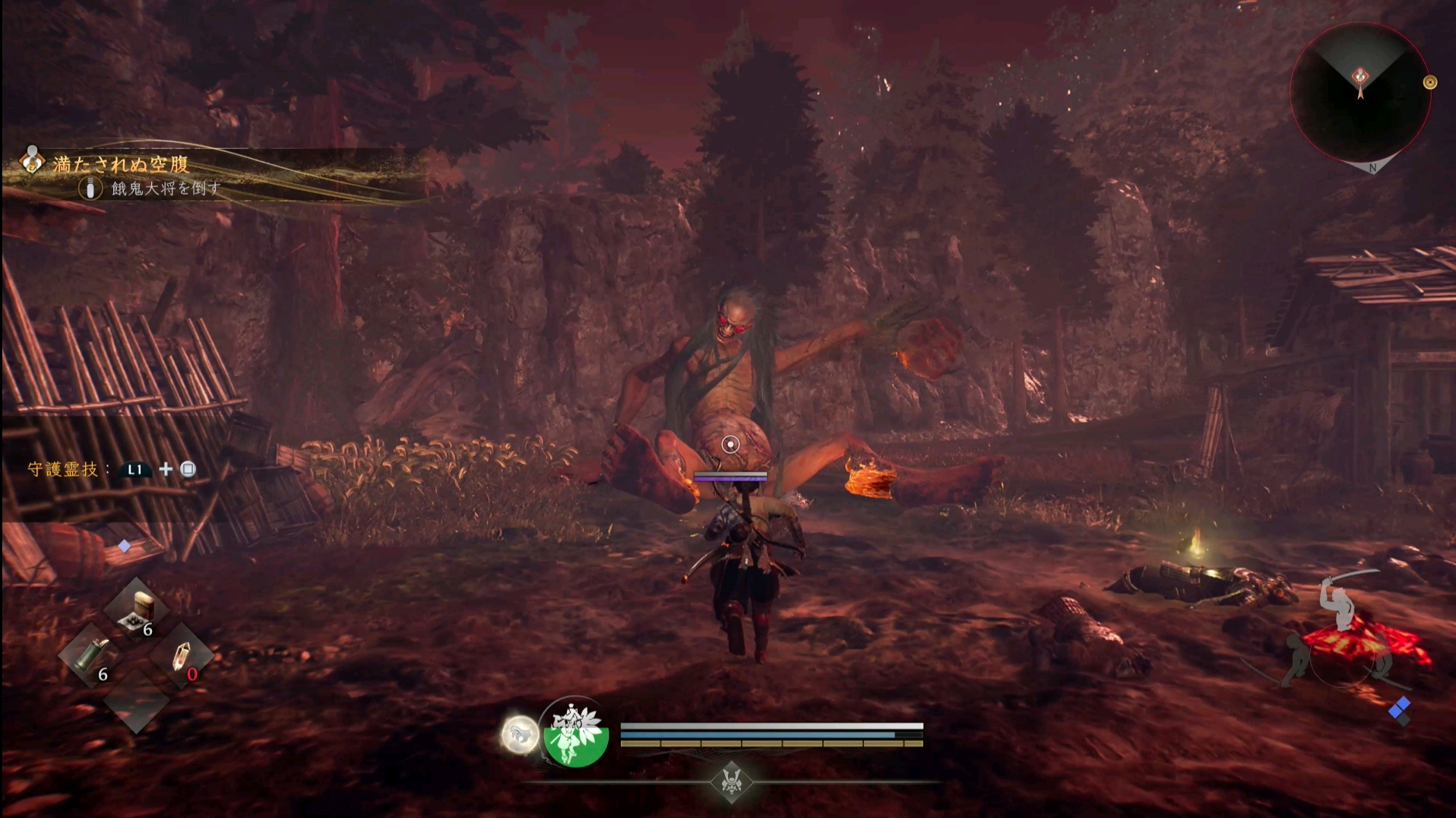
Task: Click the glowing white spirit orb icon
Action: [x=520, y=735]
